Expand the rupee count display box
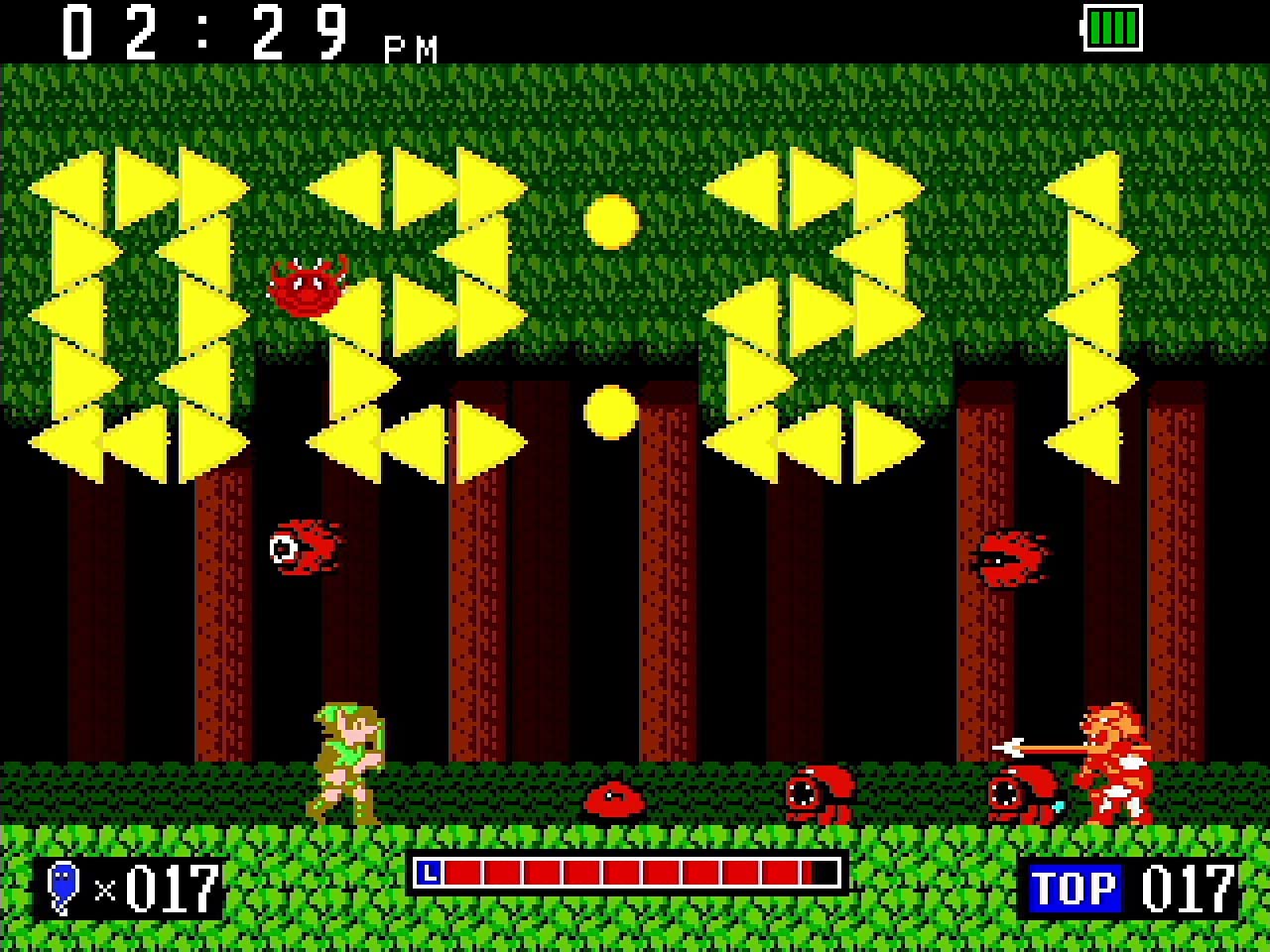The image size is (1270, 952). tap(129, 889)
